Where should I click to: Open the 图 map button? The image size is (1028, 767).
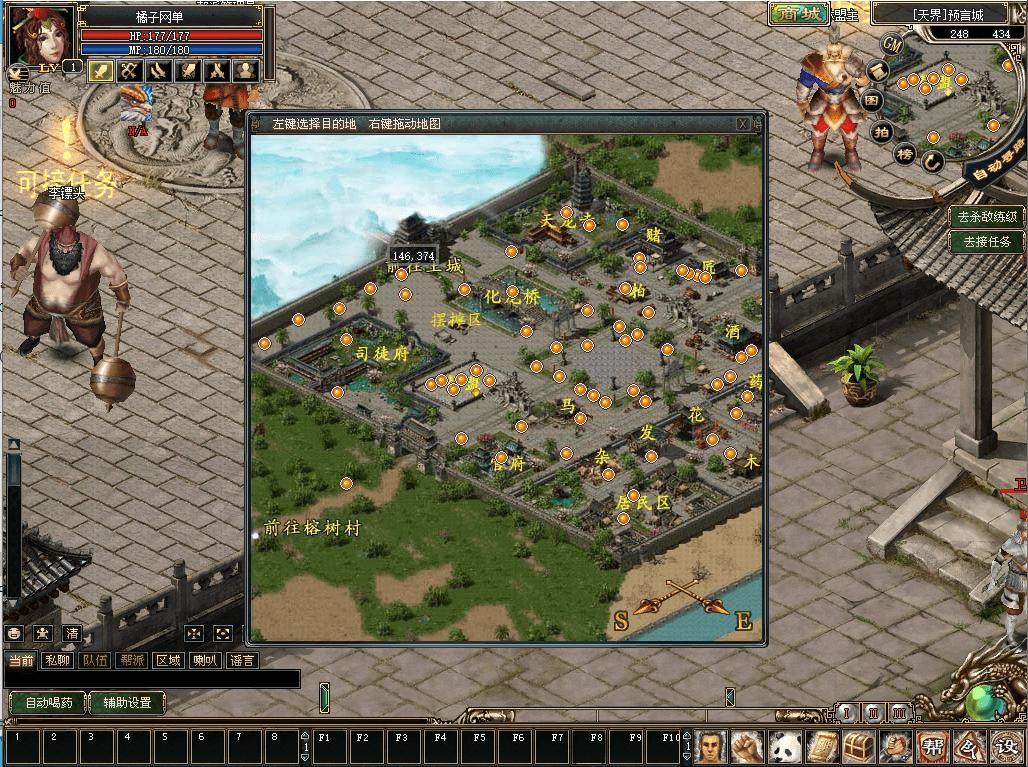(872, 100)
